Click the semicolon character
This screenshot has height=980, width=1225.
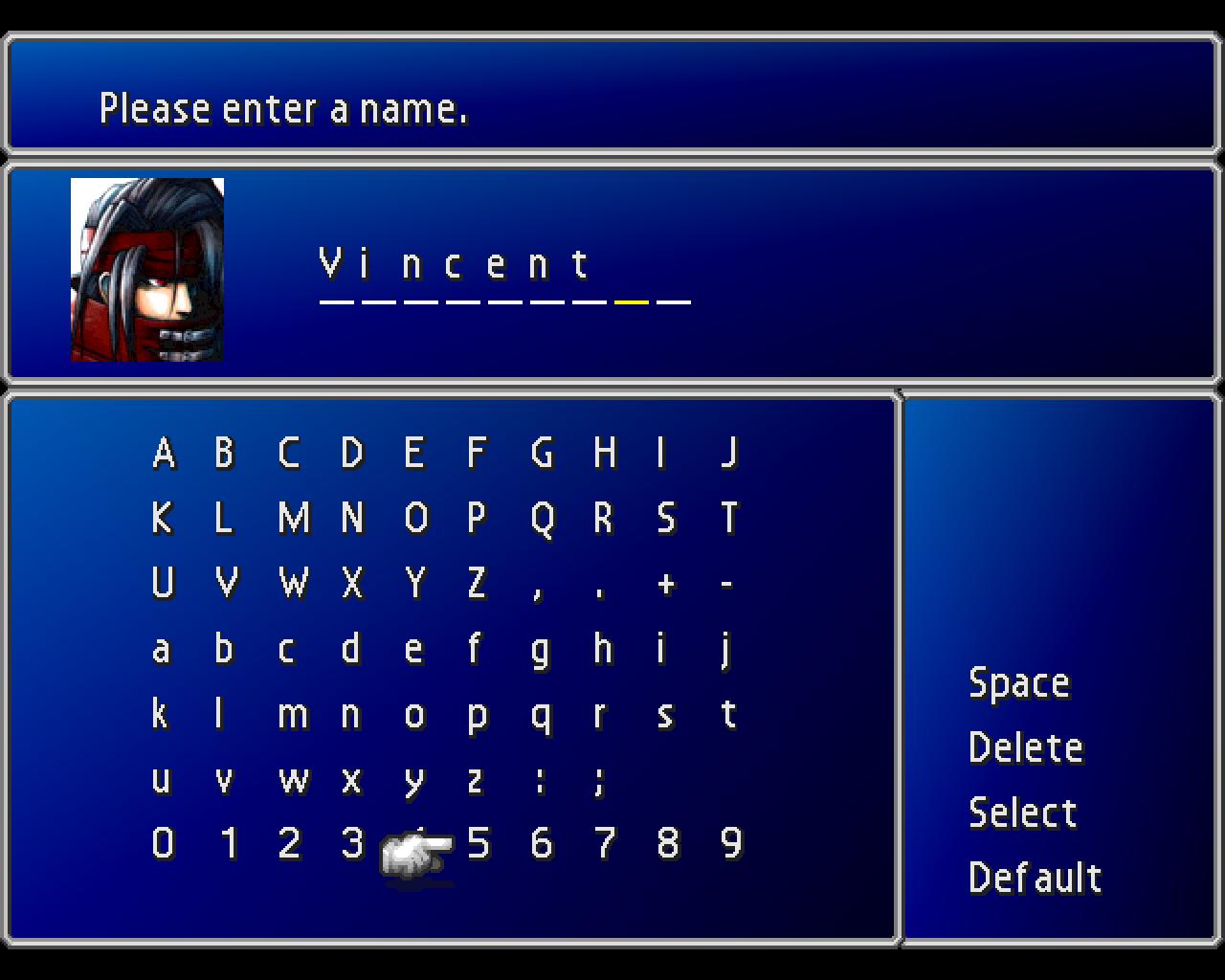(x=602, y=780)
